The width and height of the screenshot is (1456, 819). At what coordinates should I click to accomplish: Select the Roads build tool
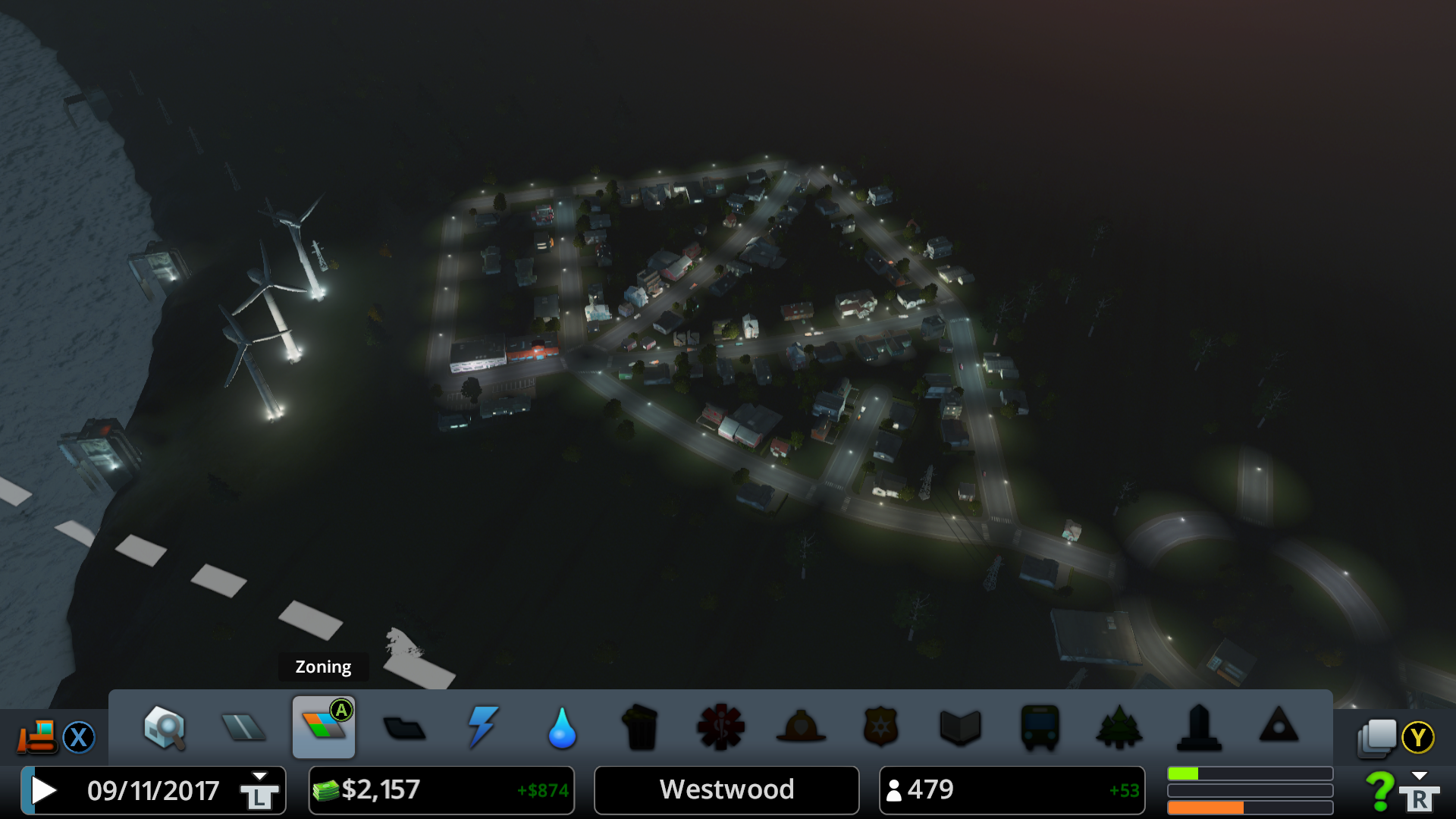click(243, 728)
